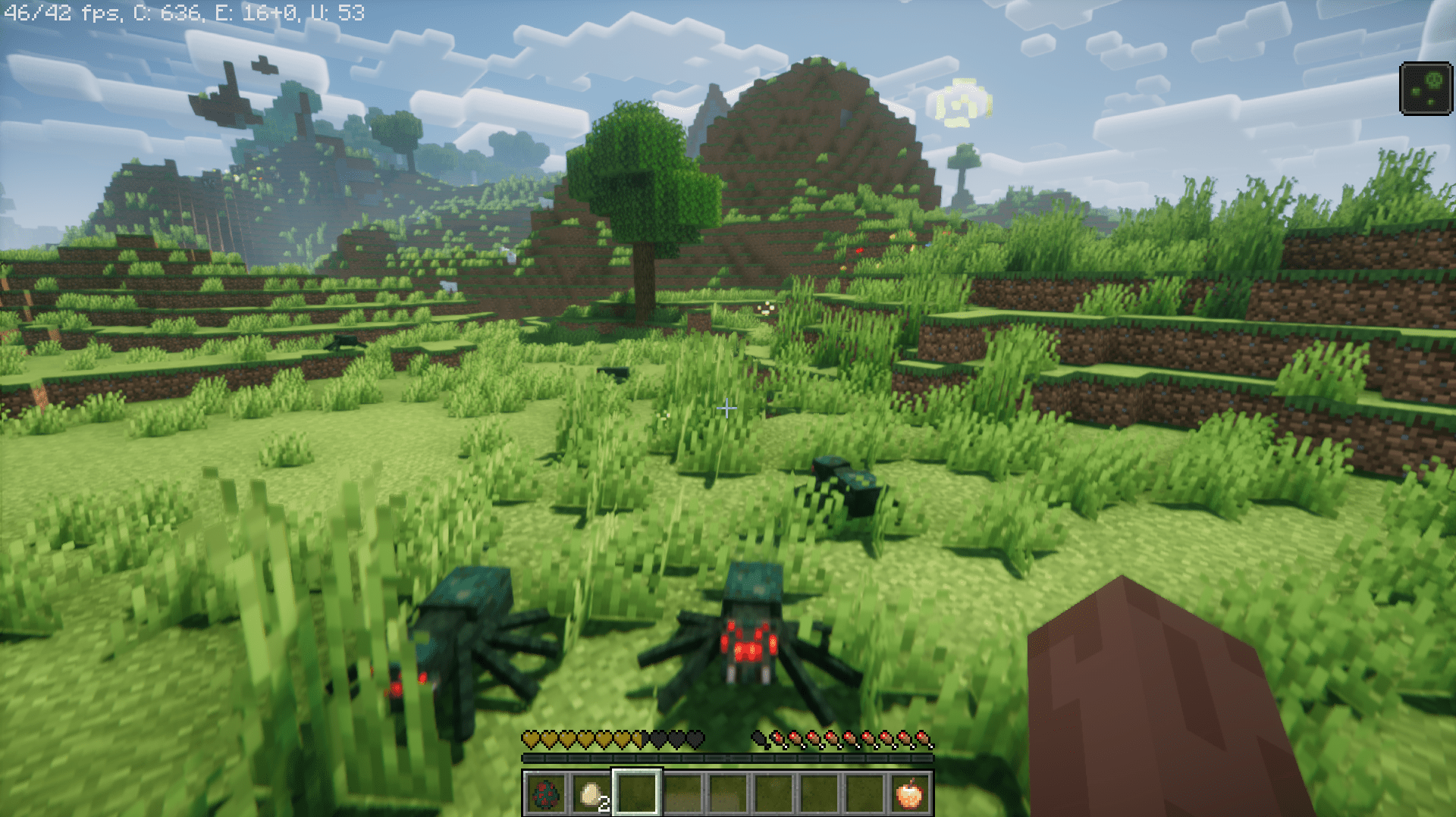Select the egg stack showing count 2
The image size is (1456, 817).
click(591, 796)
